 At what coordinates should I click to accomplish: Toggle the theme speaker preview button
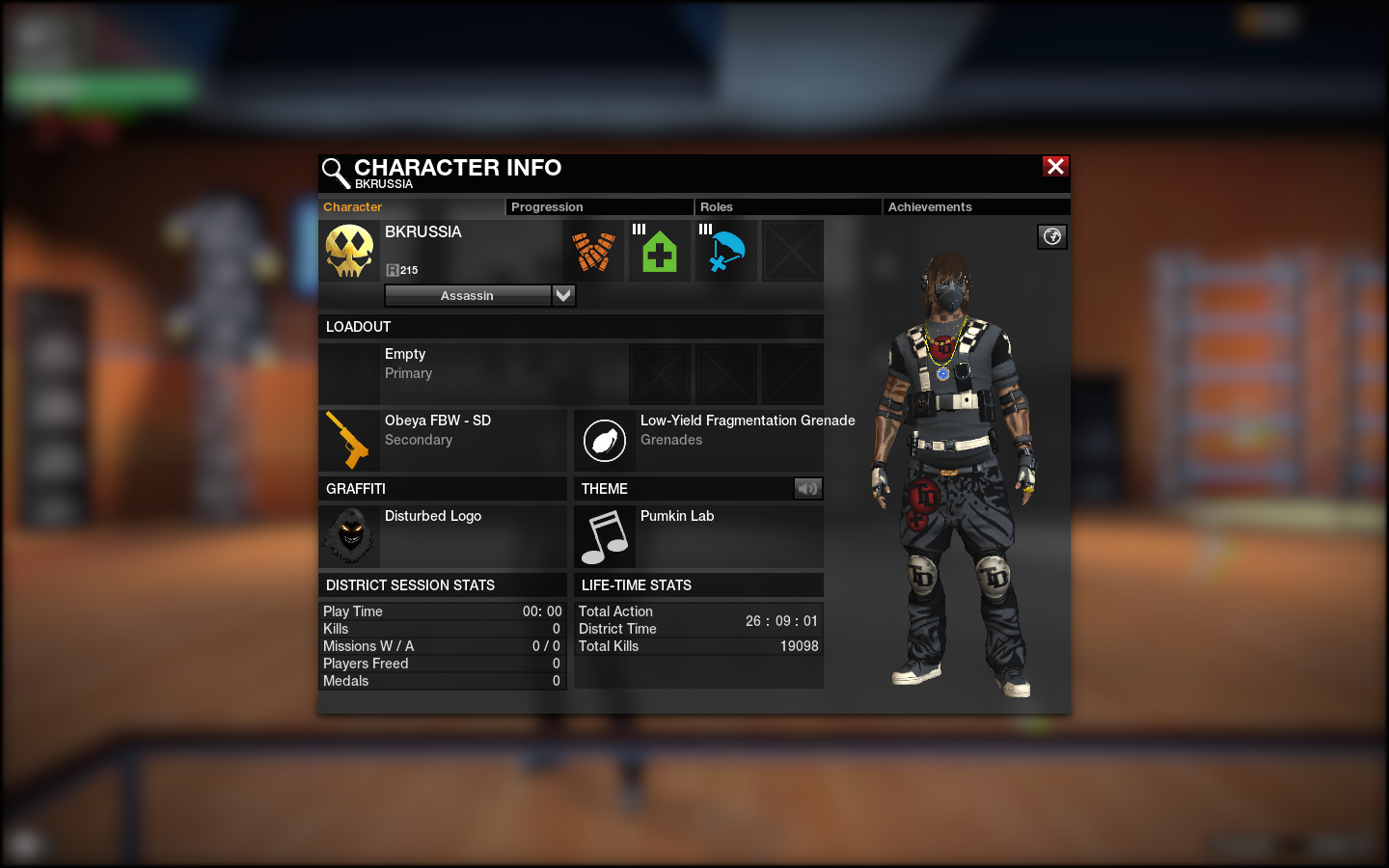click(x=807, y=489)
